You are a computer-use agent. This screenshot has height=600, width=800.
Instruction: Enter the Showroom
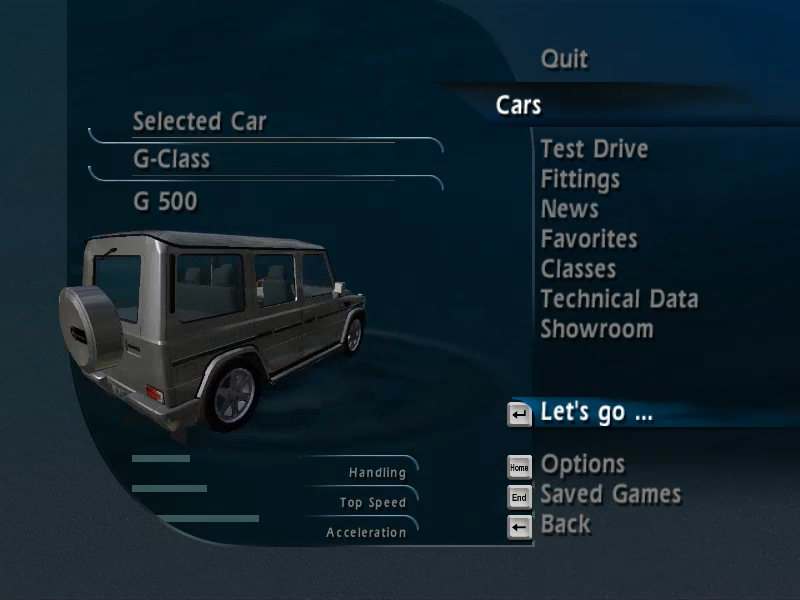pyautogui.click(x=596, y=329)
